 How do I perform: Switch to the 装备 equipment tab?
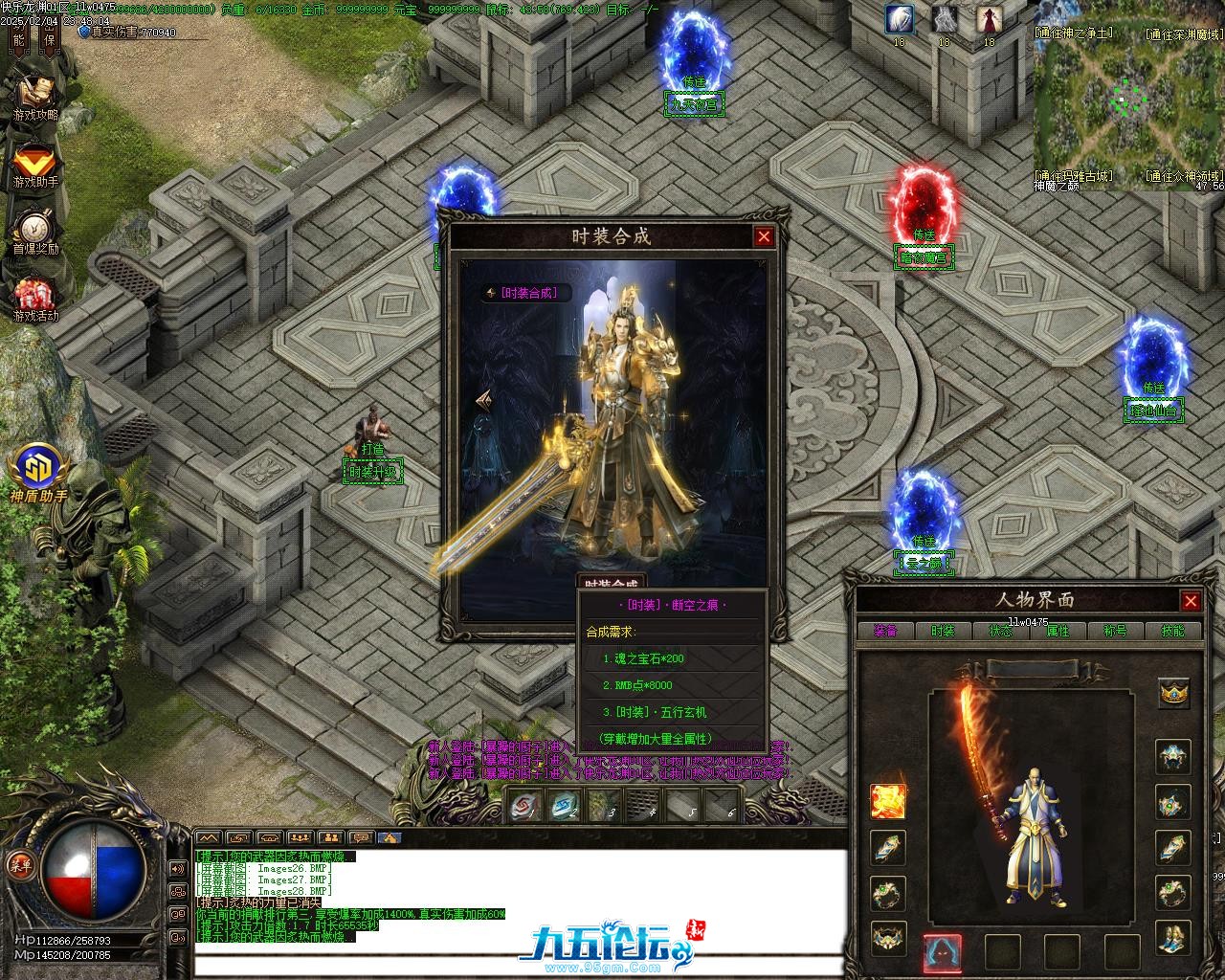tap(884, 631)
